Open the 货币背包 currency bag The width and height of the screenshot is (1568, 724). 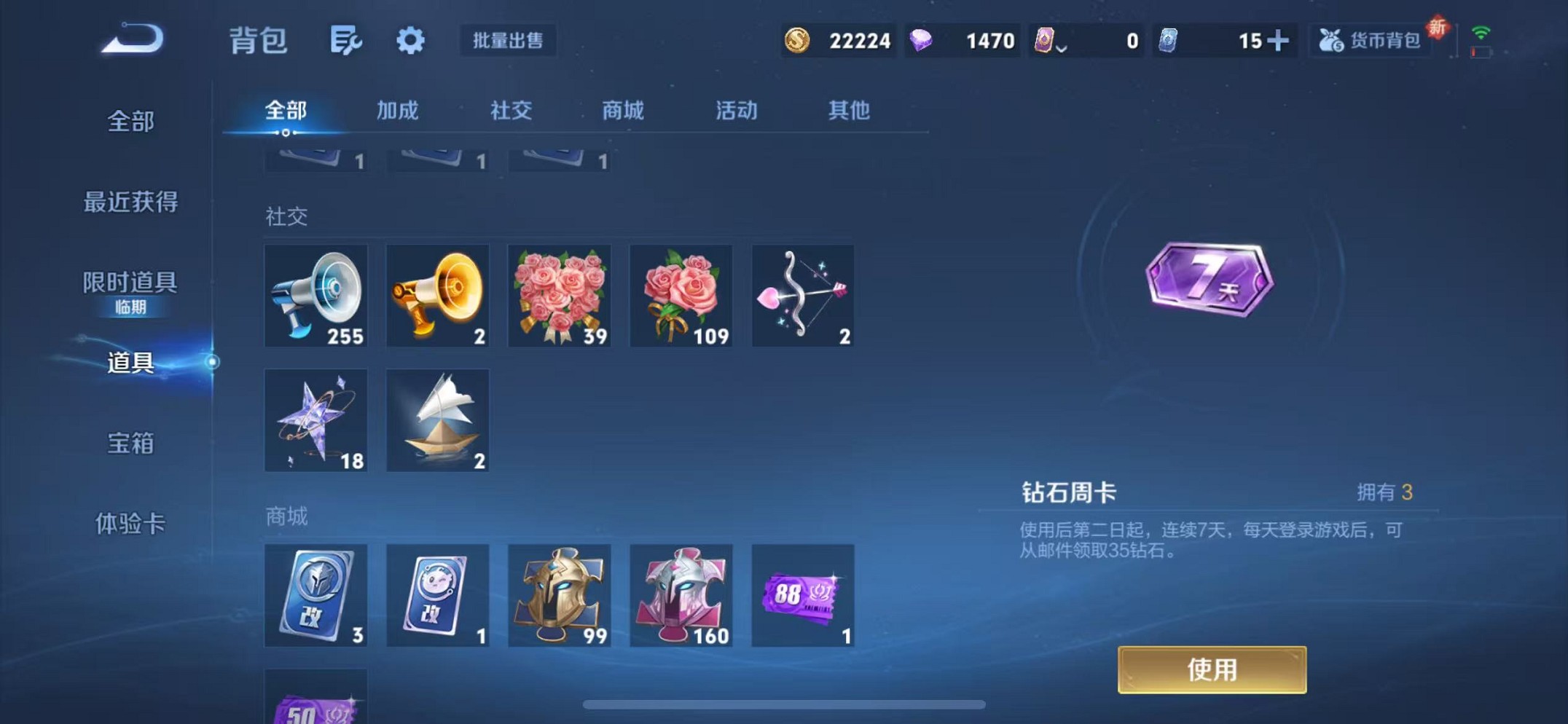1370,40
